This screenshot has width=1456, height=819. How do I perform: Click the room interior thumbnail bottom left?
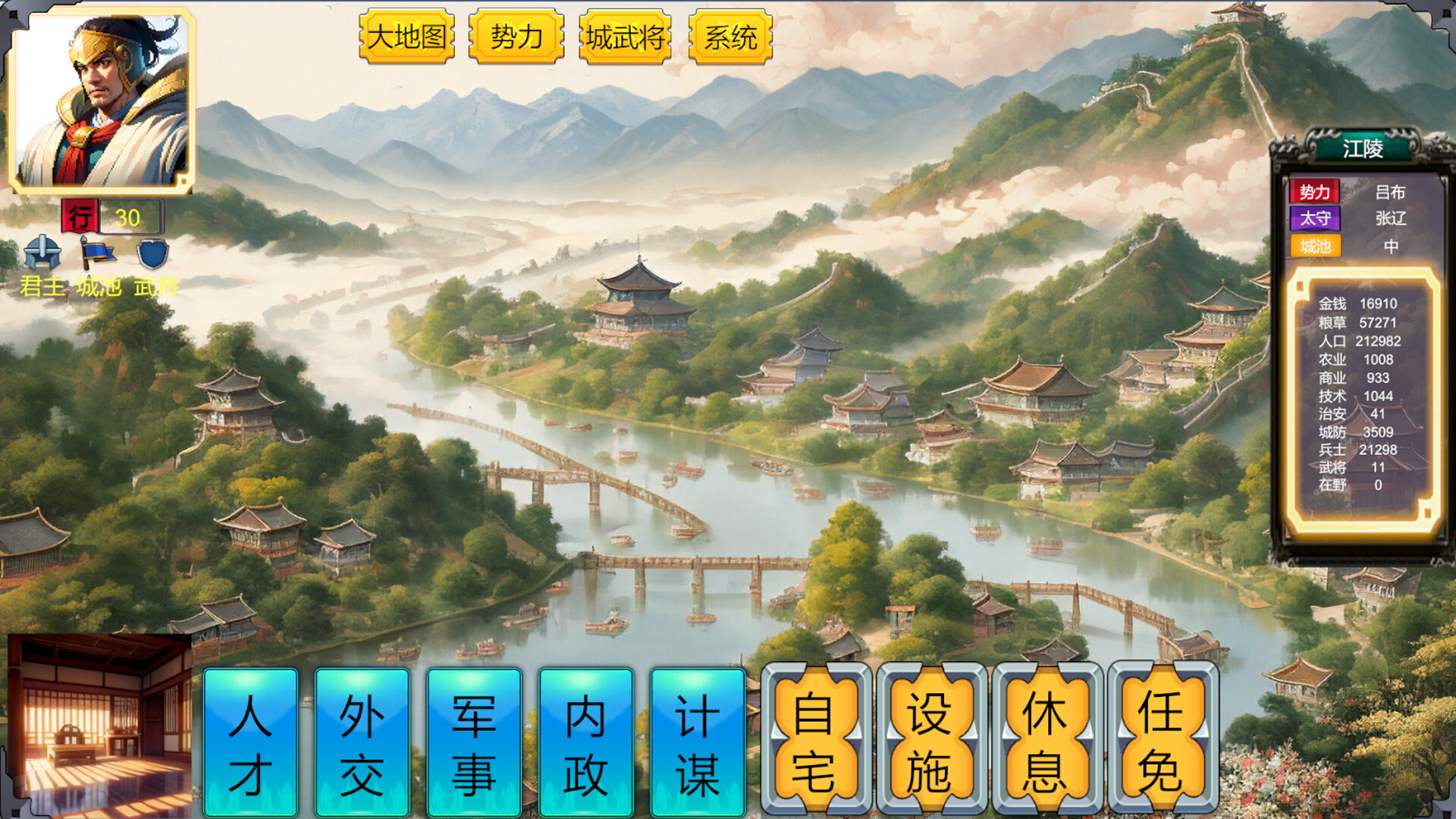click(x=99, y=728)
